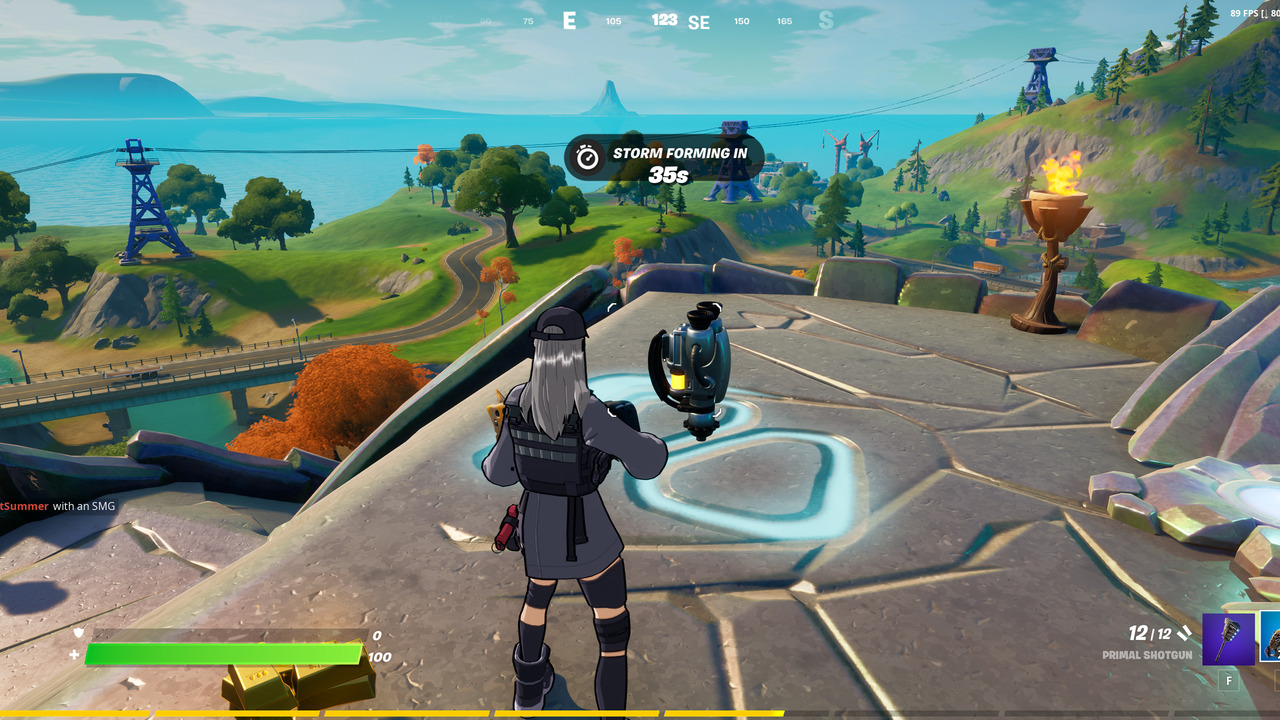Click the 105 compass tick label
Image resolution: width=1280 pixels, height=720 pixels.
(x=613, y=20)
